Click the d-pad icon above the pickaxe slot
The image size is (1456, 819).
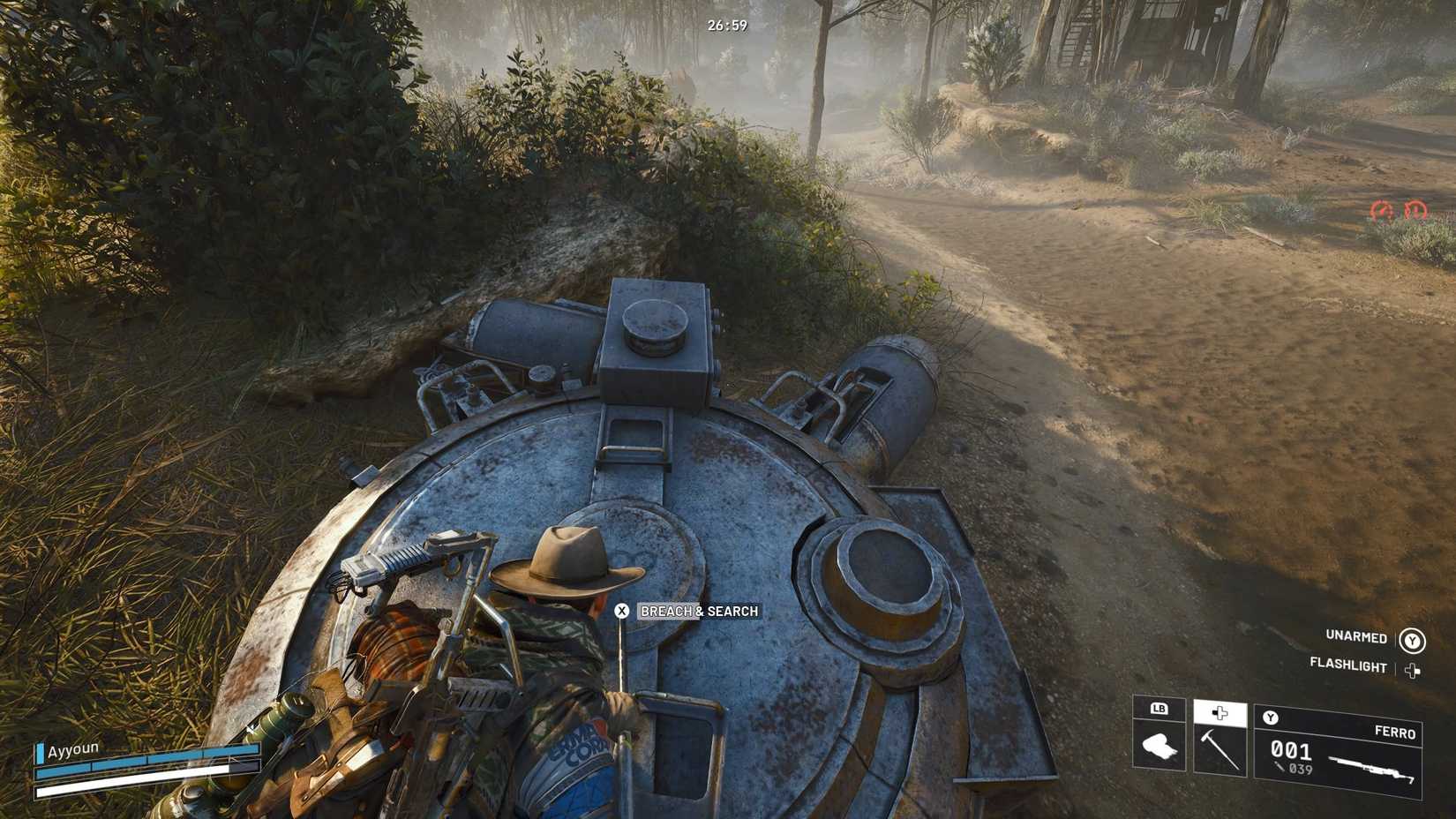point(1220,713)
